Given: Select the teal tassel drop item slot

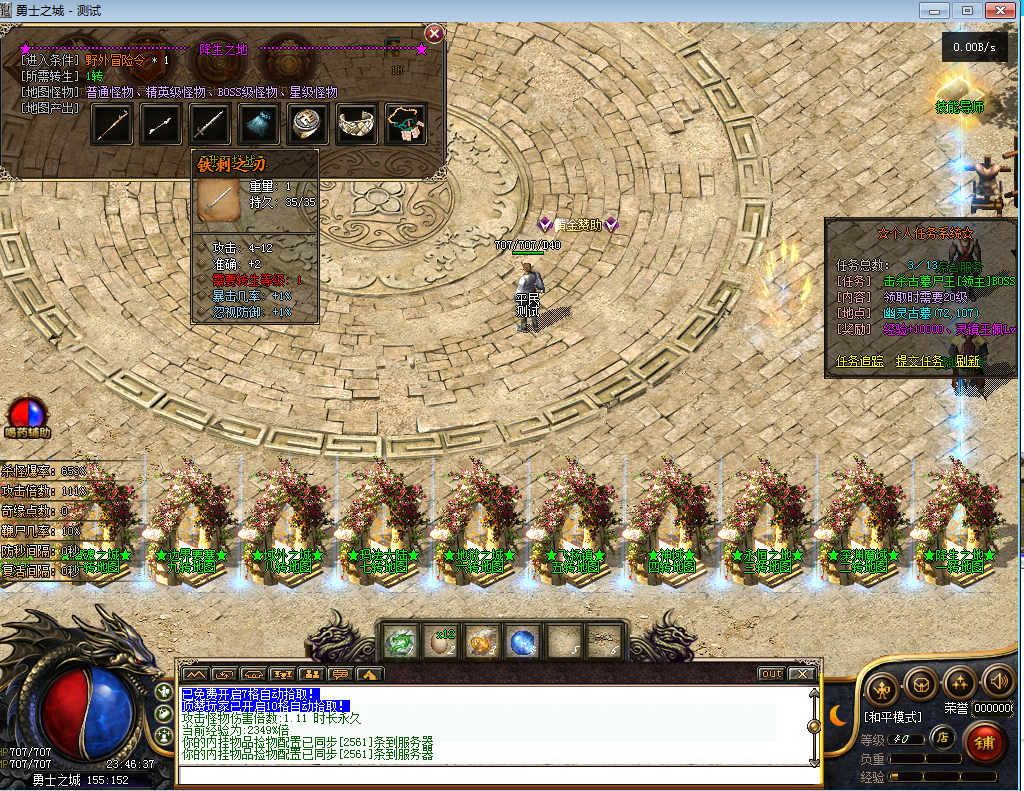Looking at the screenshot, I should pos(259,124).
